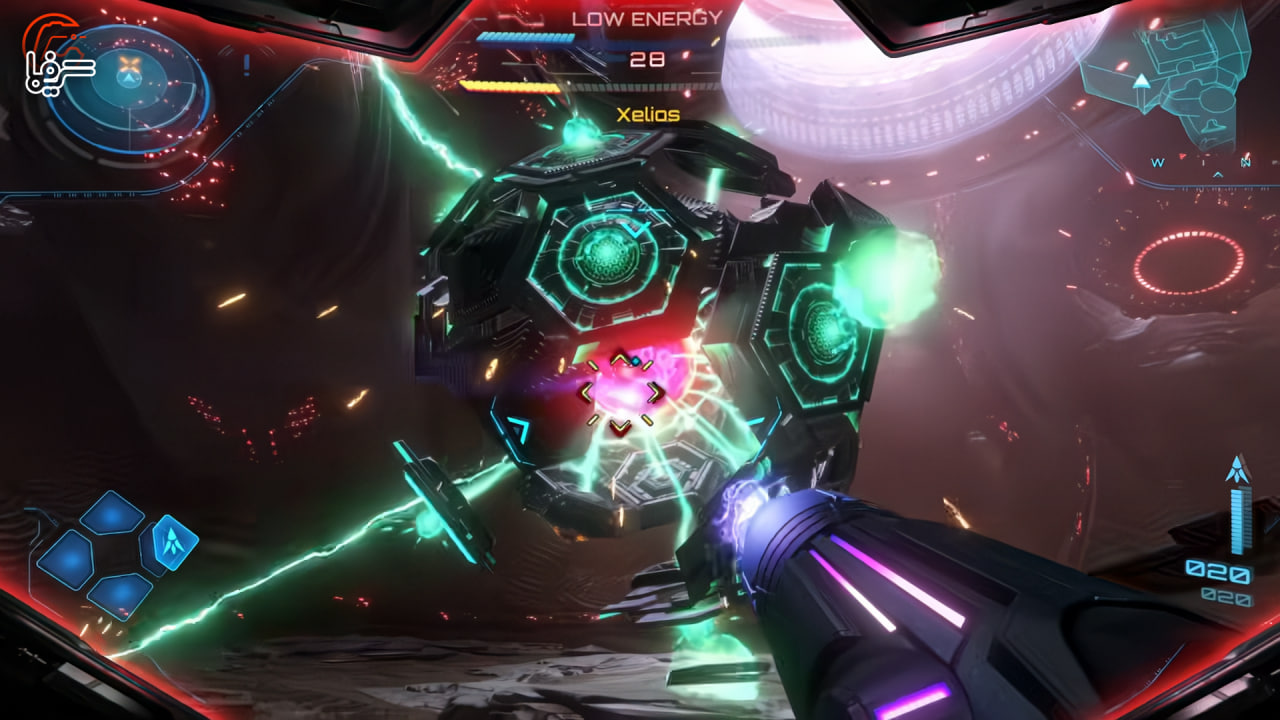Click the targeting reticle on the boss
The image size is (1280, 720).
[x=620, y=392]
